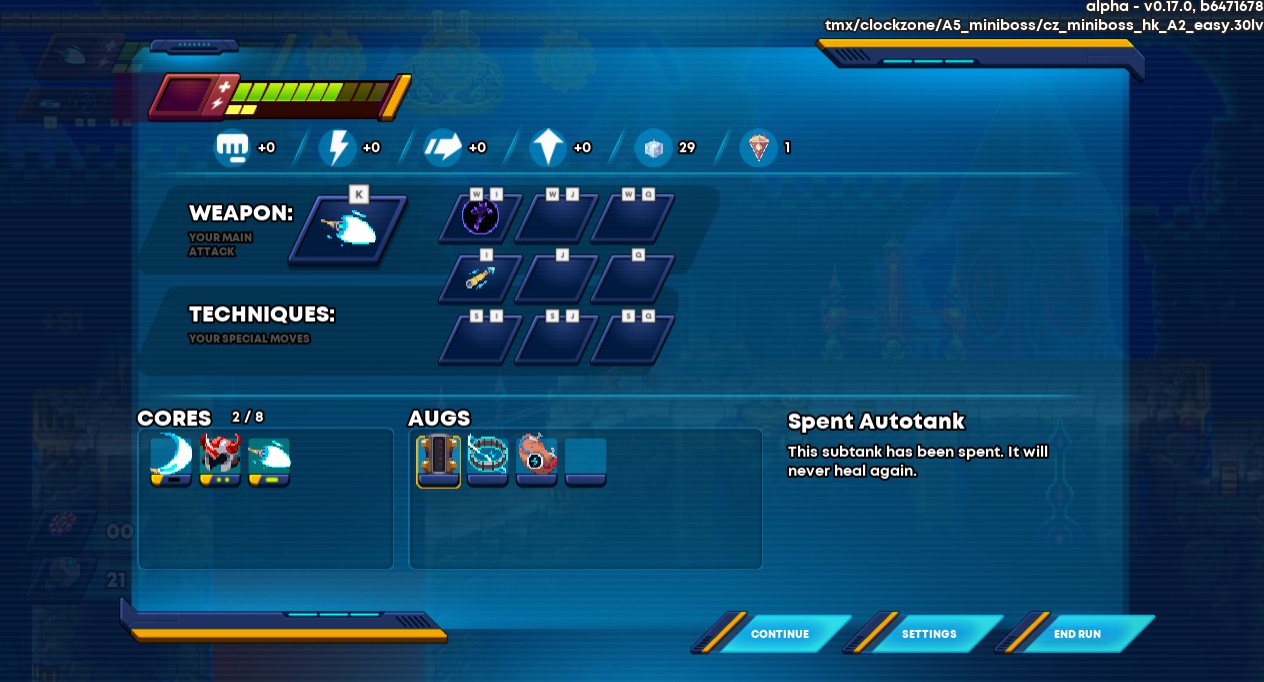Choose the yellow missile technique slot
This screenshot has height=682, width=1264.
click(480, 278)
